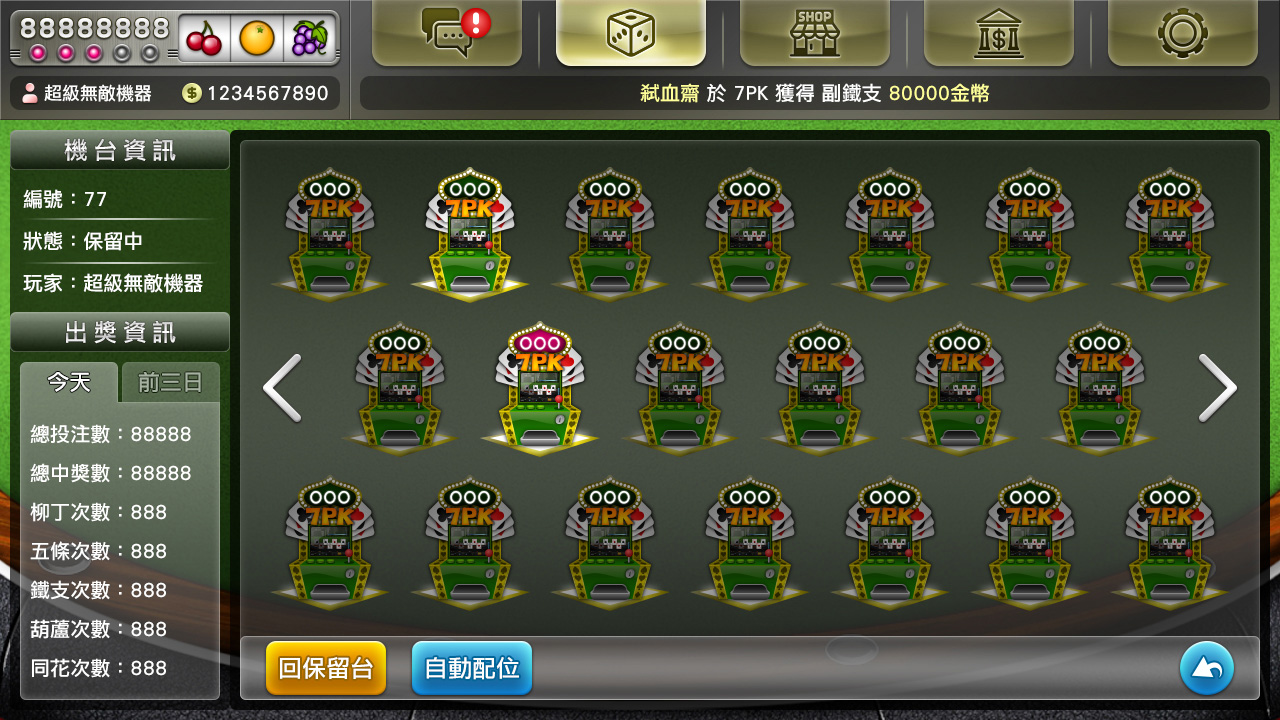Show previous page of machines with left arrow
The width and height of the screenshot is (1280, 720).
pos(282,388)
